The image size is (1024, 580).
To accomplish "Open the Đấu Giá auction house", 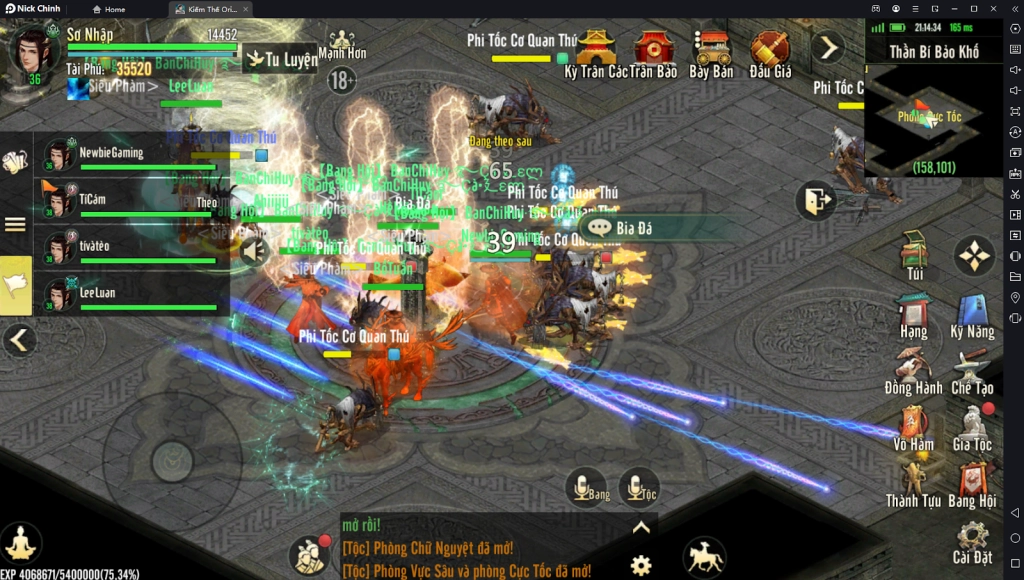I will [x=770, y=53].
